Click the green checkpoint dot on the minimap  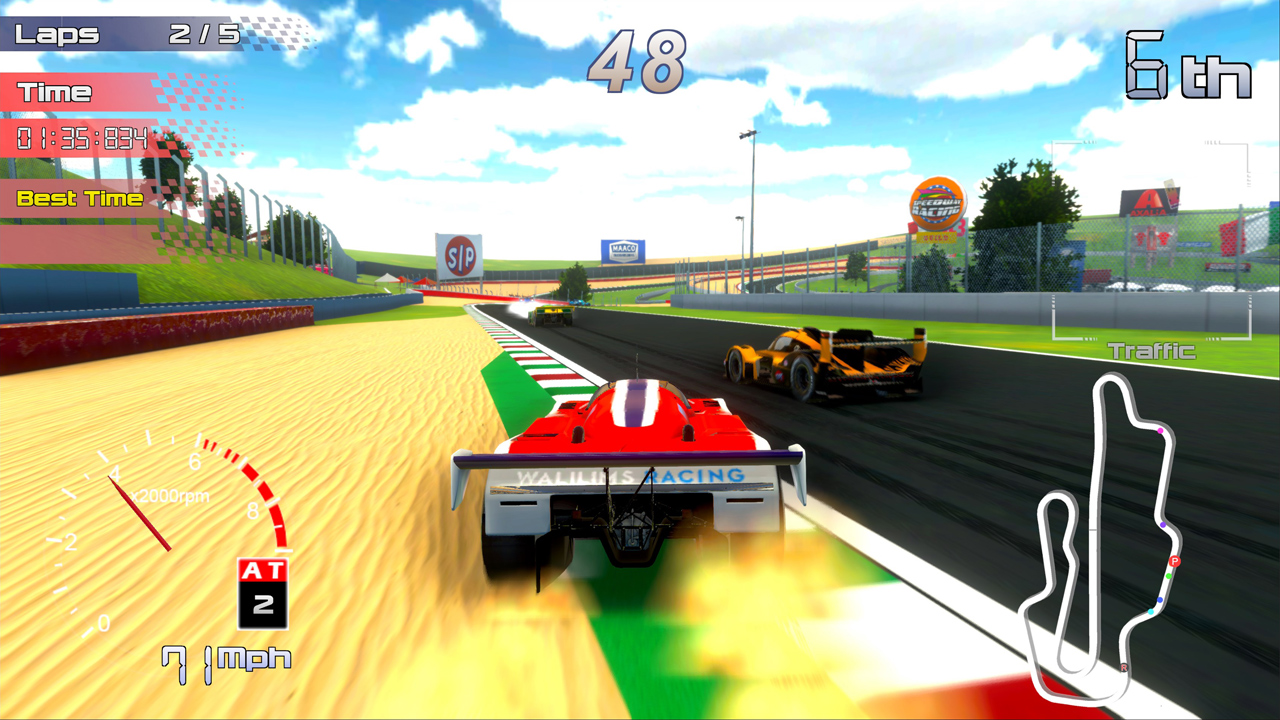click(x=1168, y=576)
